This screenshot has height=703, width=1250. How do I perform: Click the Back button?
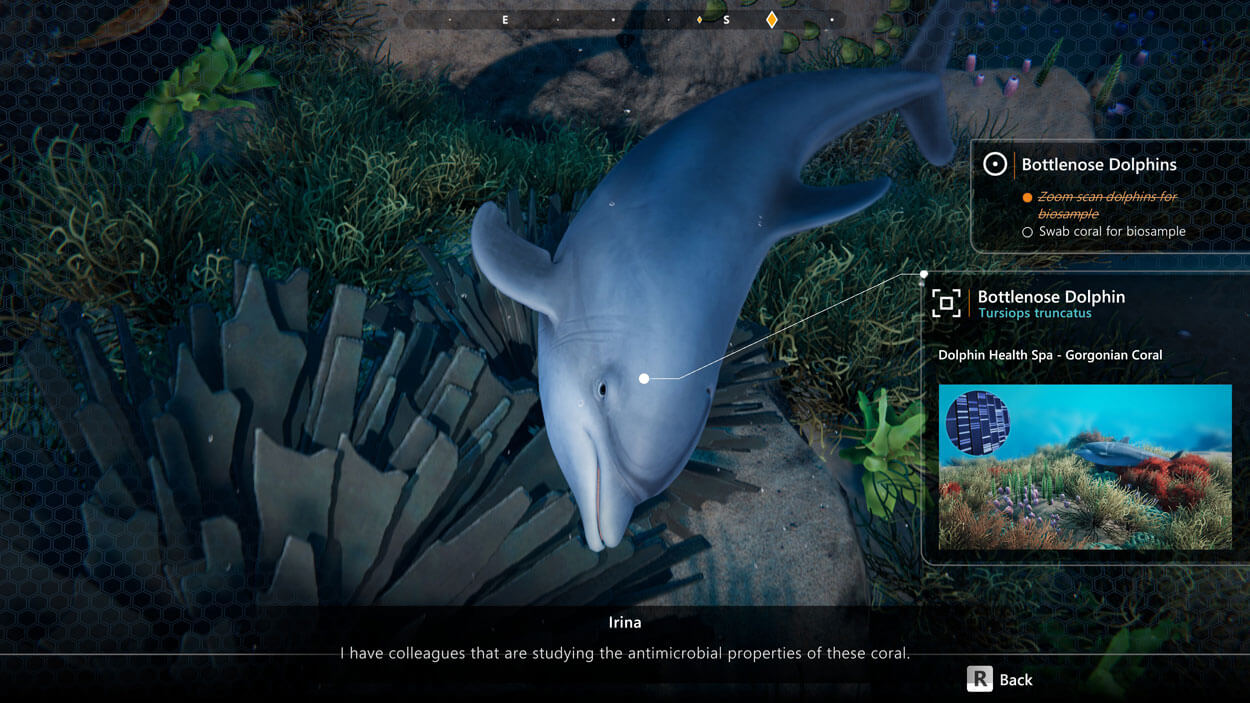(x=999, y=679)
